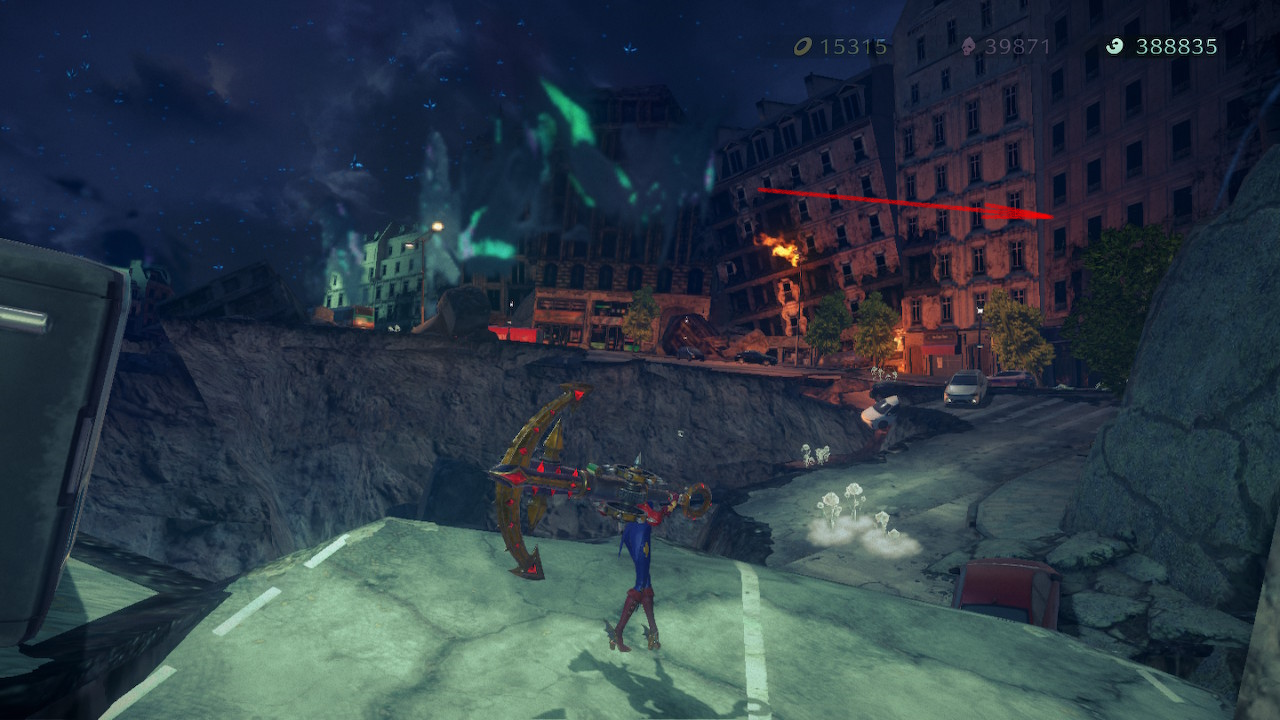The width and height of the screenshot is (1280, 720).
Task: Click the counter showing 388835
Action: click(x=1176, y=45)
